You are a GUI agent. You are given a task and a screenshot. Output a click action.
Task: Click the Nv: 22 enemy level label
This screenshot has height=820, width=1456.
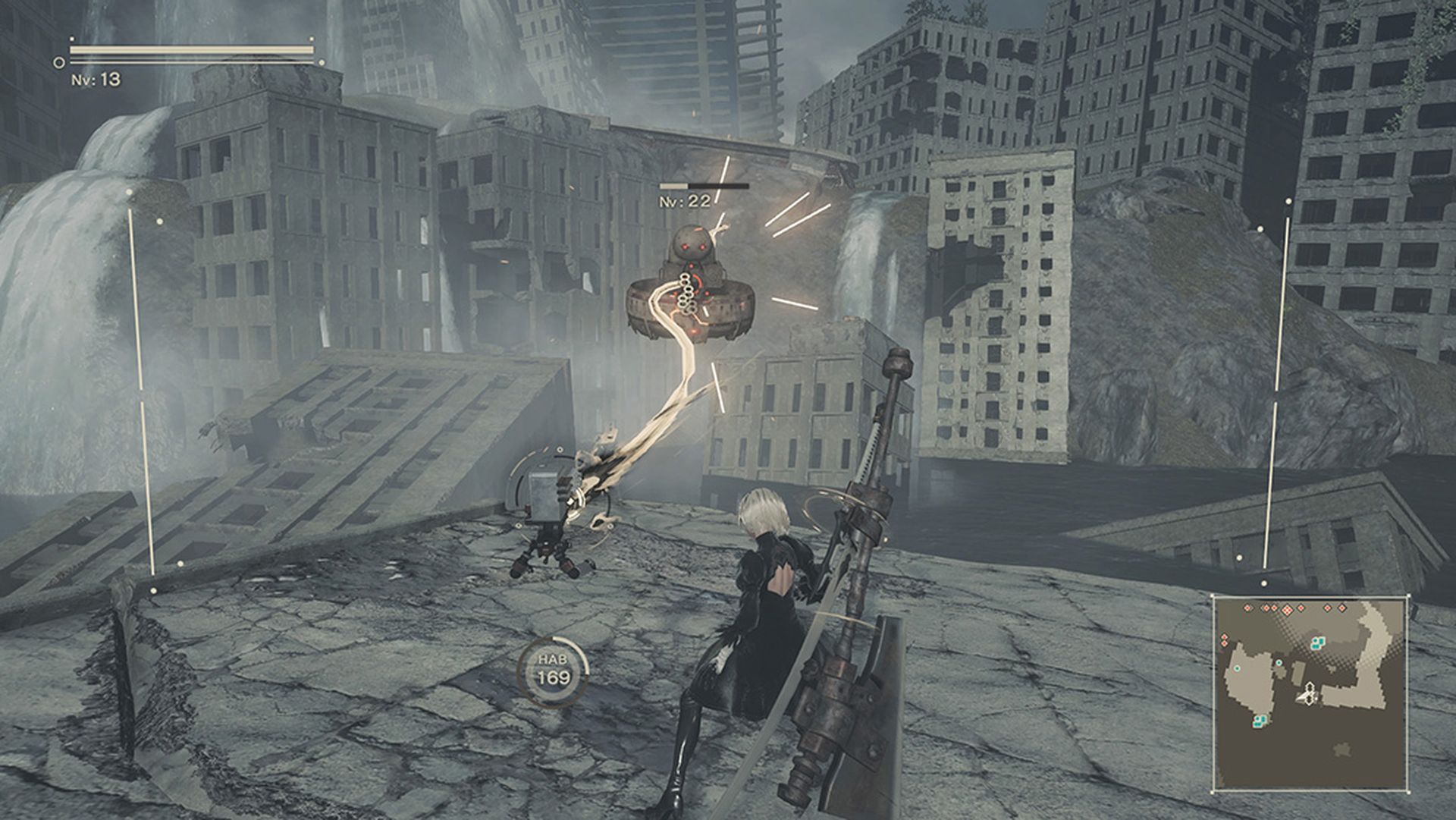(x=684, y=201)
